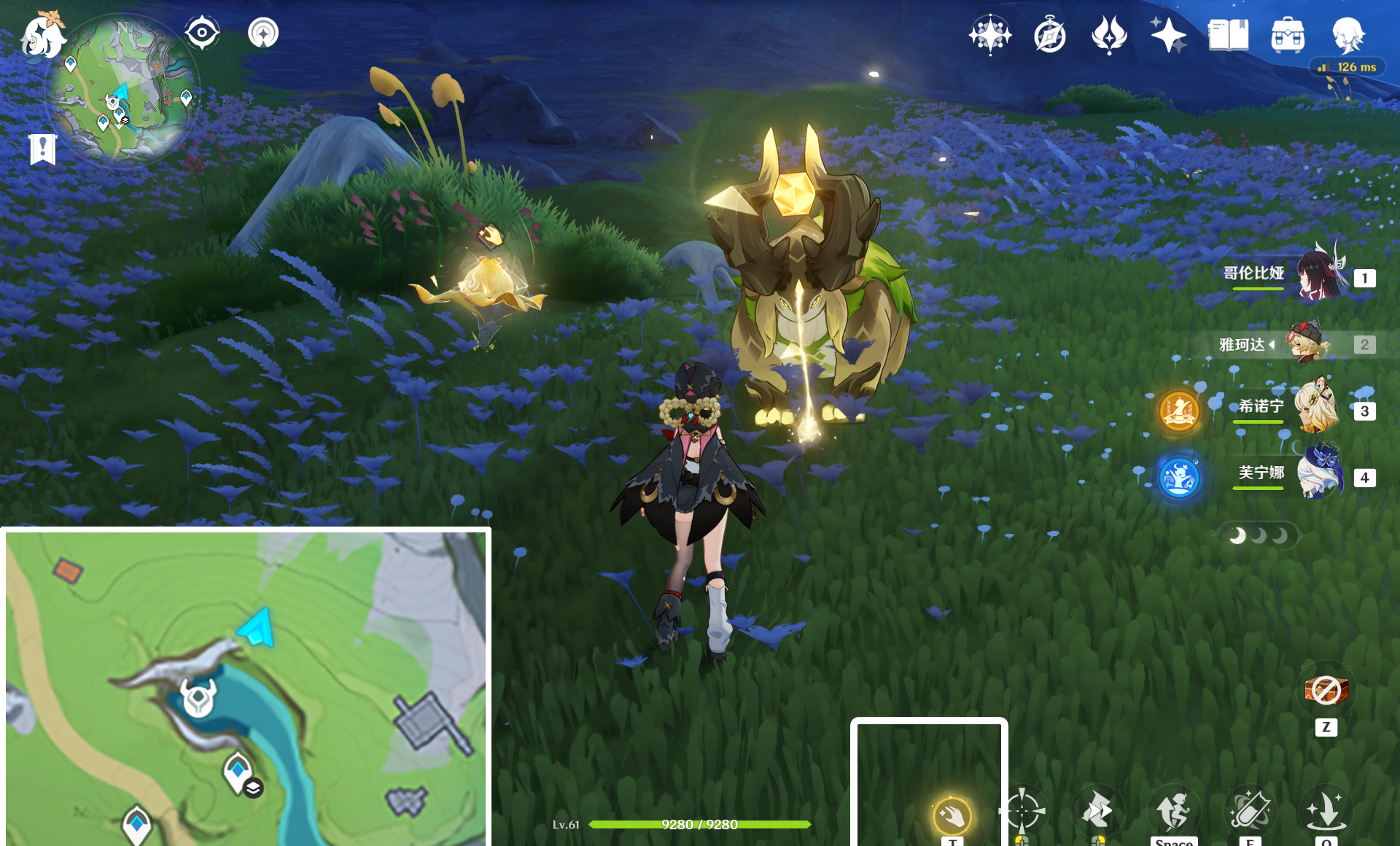Open the quest banner with exclamation mark
This screenshot has width=1400, height=846.
click(43, 150)
